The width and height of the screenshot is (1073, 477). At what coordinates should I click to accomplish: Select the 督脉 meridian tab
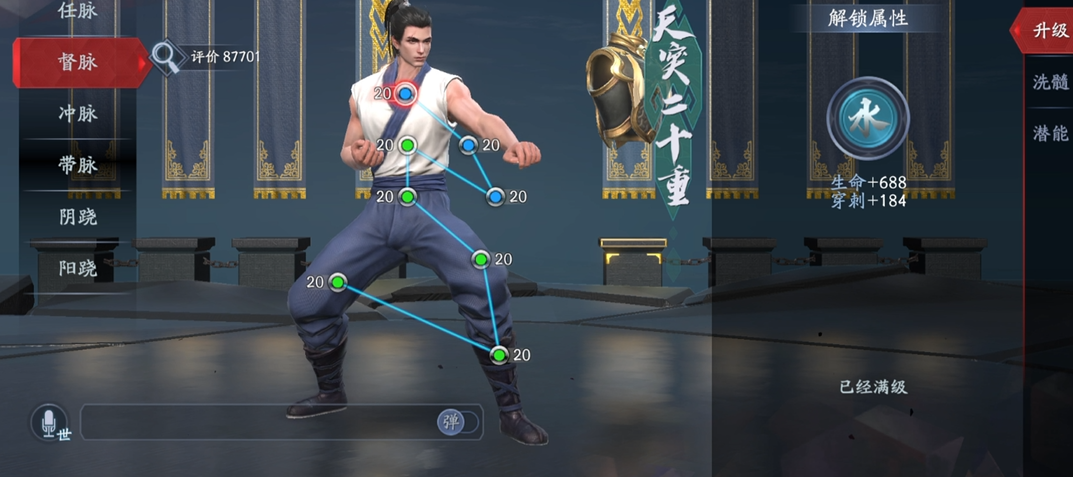[78, 62]
